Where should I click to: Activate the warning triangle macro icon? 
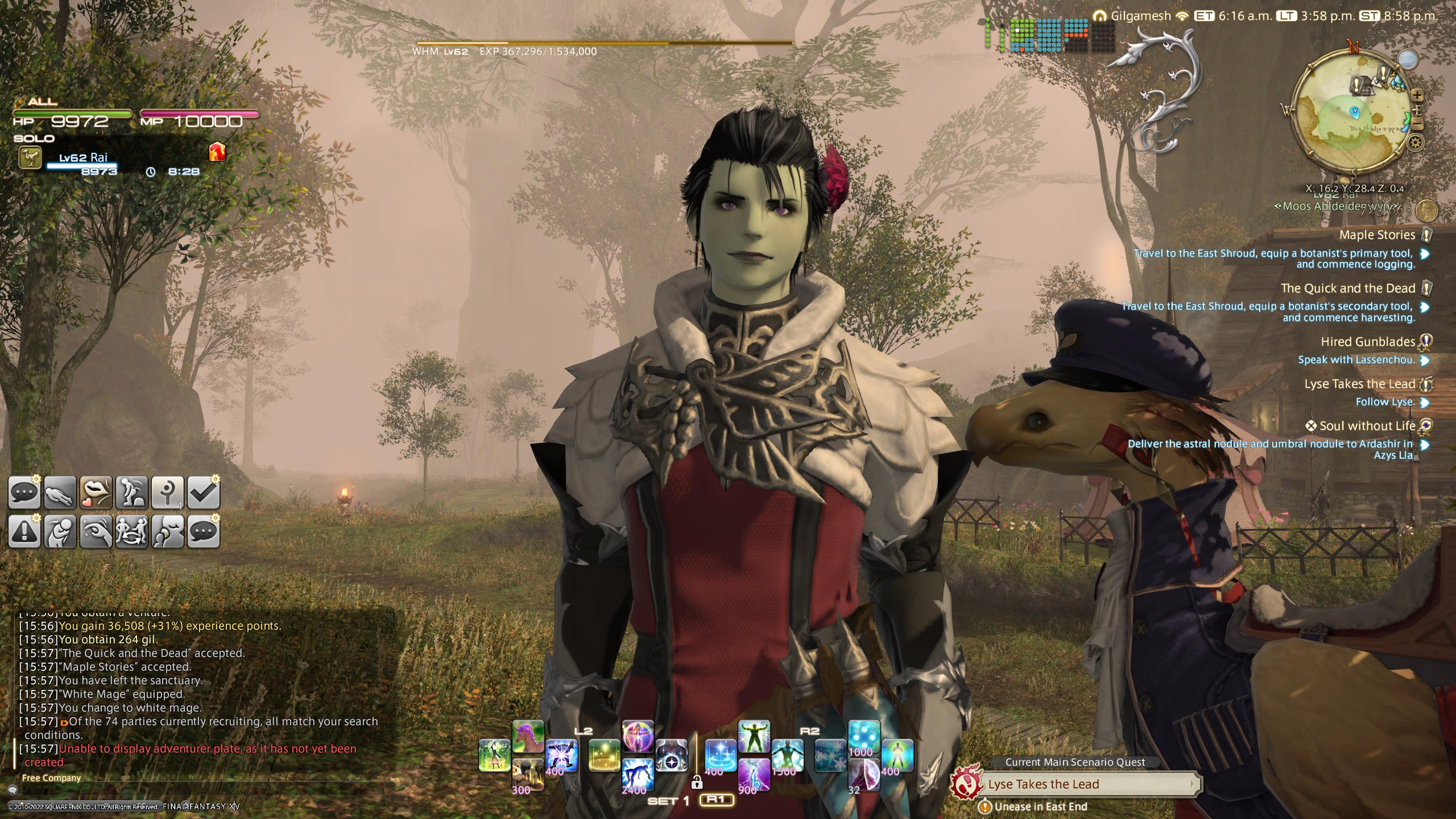[24, 532]
